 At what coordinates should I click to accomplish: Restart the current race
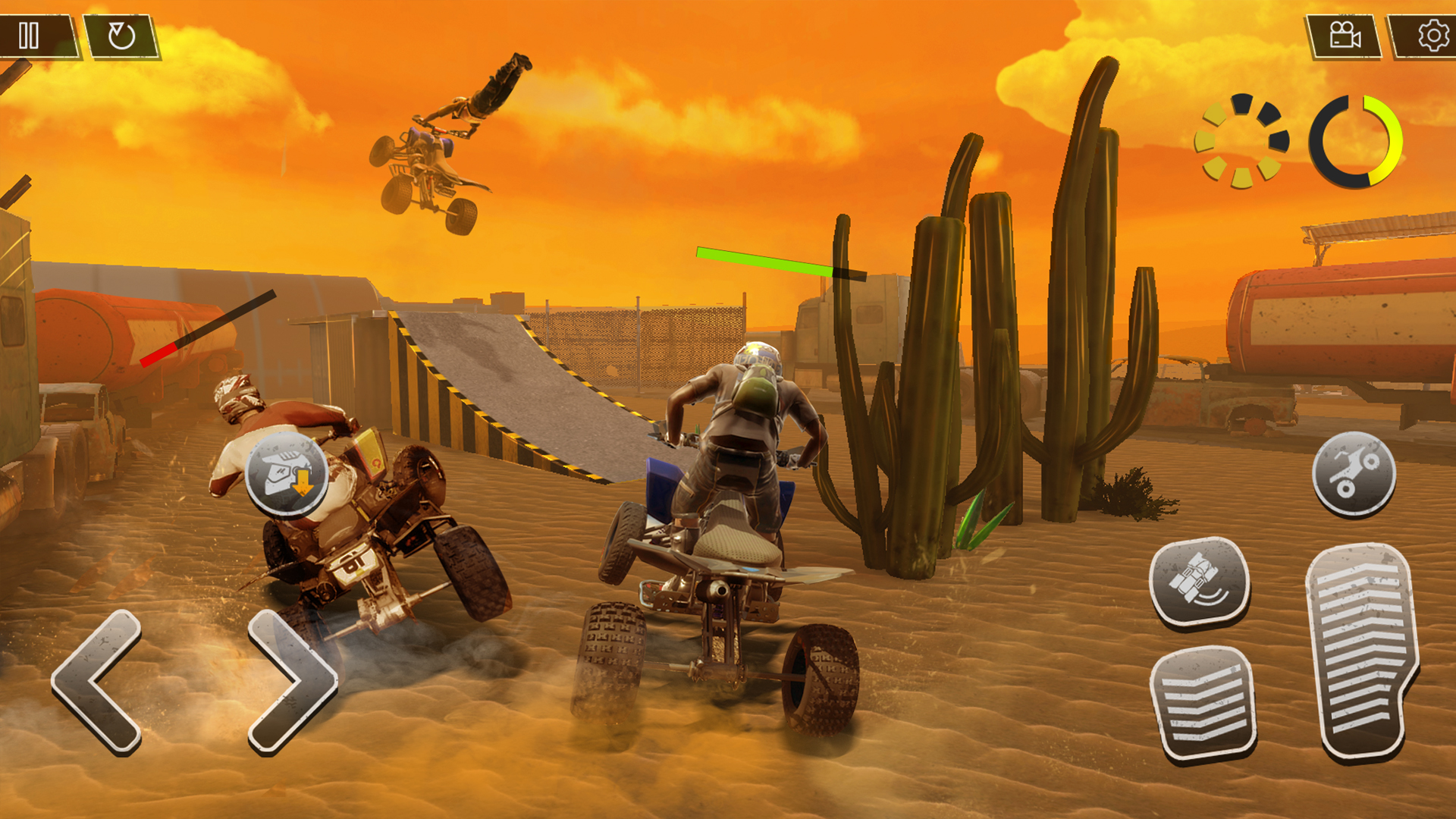[x=121, y=34]
